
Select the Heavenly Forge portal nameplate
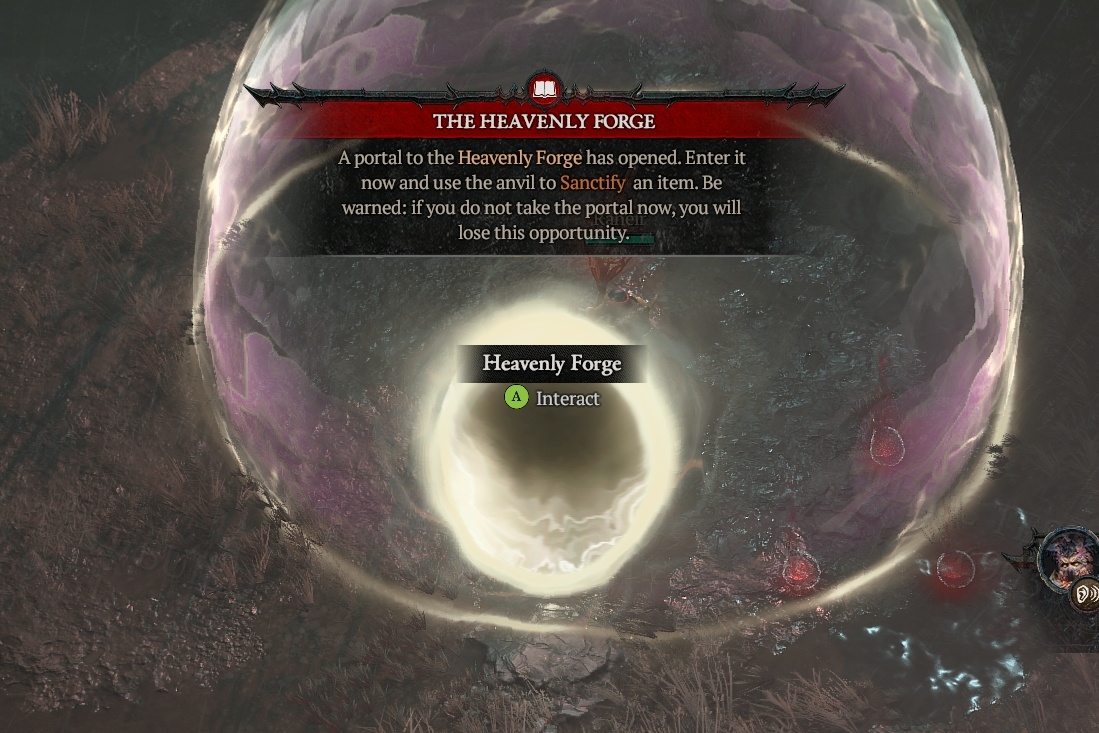point(552,364)
